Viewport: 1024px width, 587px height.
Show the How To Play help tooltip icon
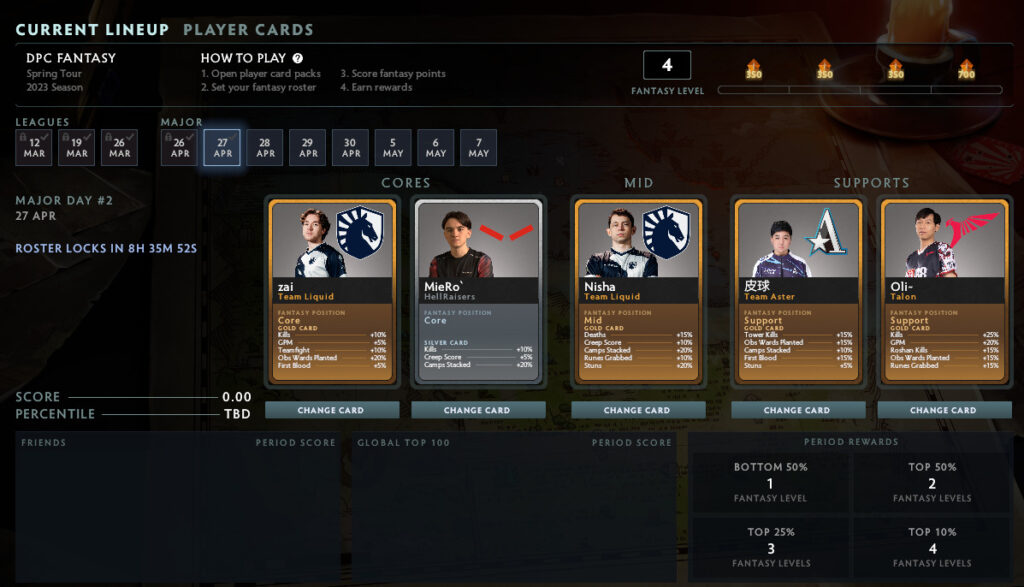tap(298, 59)
